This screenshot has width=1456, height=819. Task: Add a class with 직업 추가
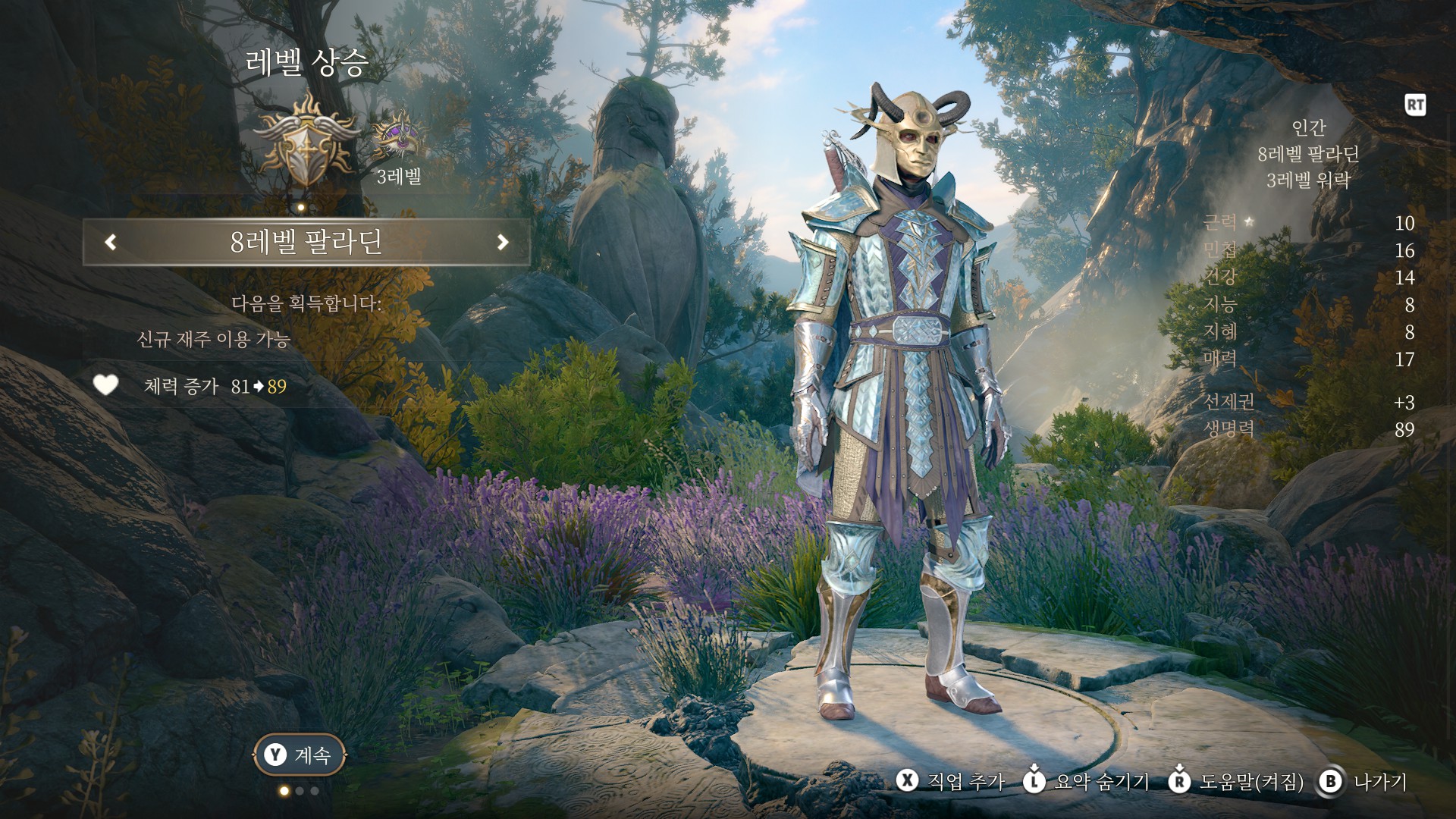pos(951,782)
